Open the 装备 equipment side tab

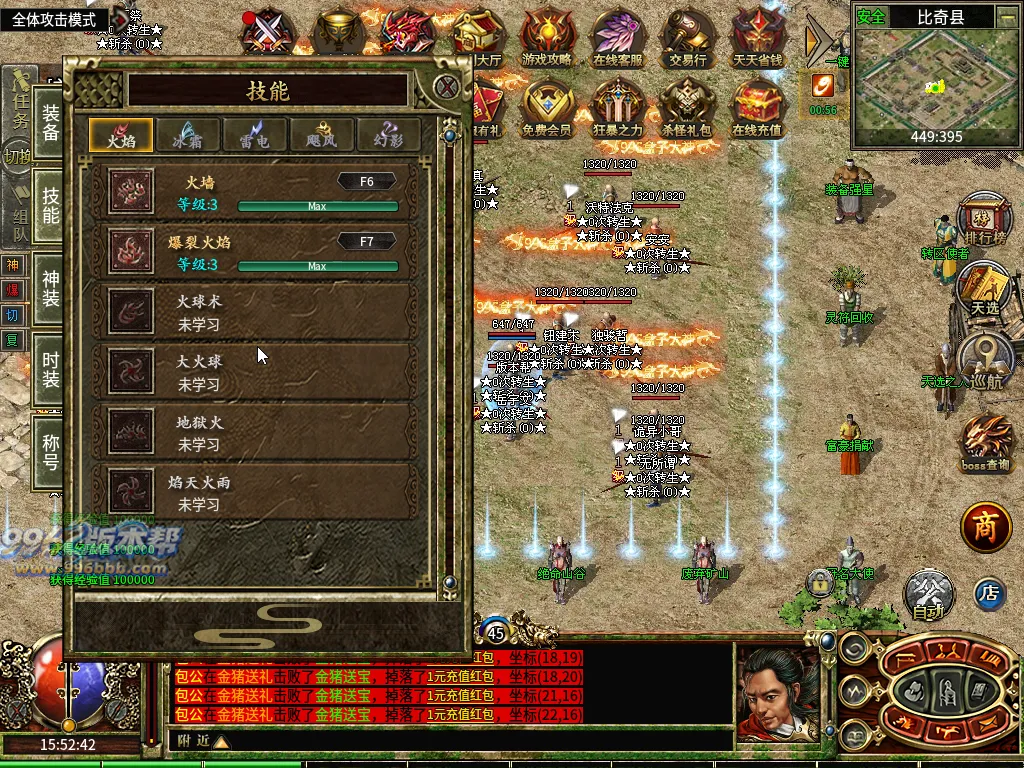pos(50,122)
